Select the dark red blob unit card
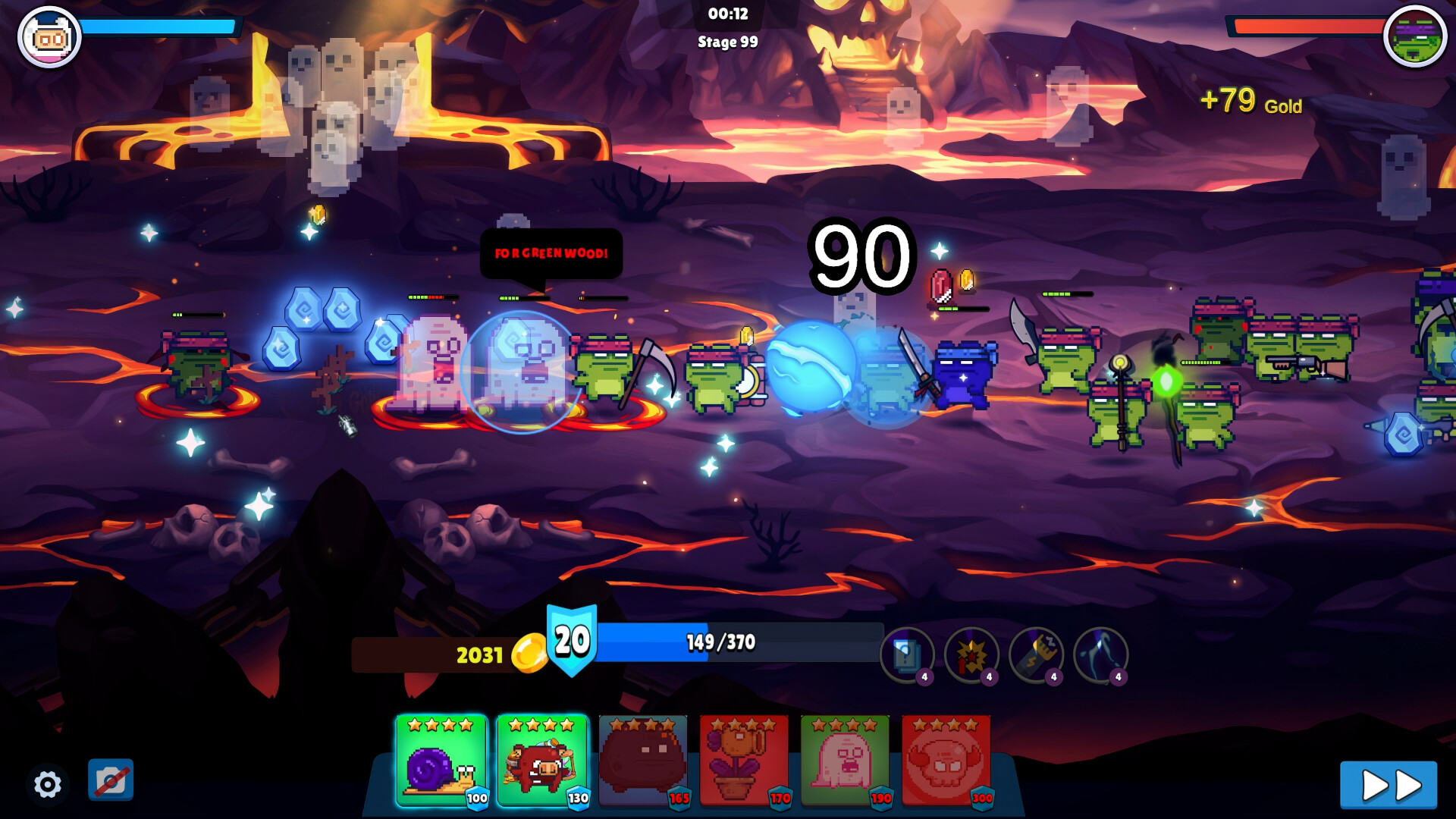This screenshot has height=819, width=1456. pyautogui.click(x=643, y=761)
